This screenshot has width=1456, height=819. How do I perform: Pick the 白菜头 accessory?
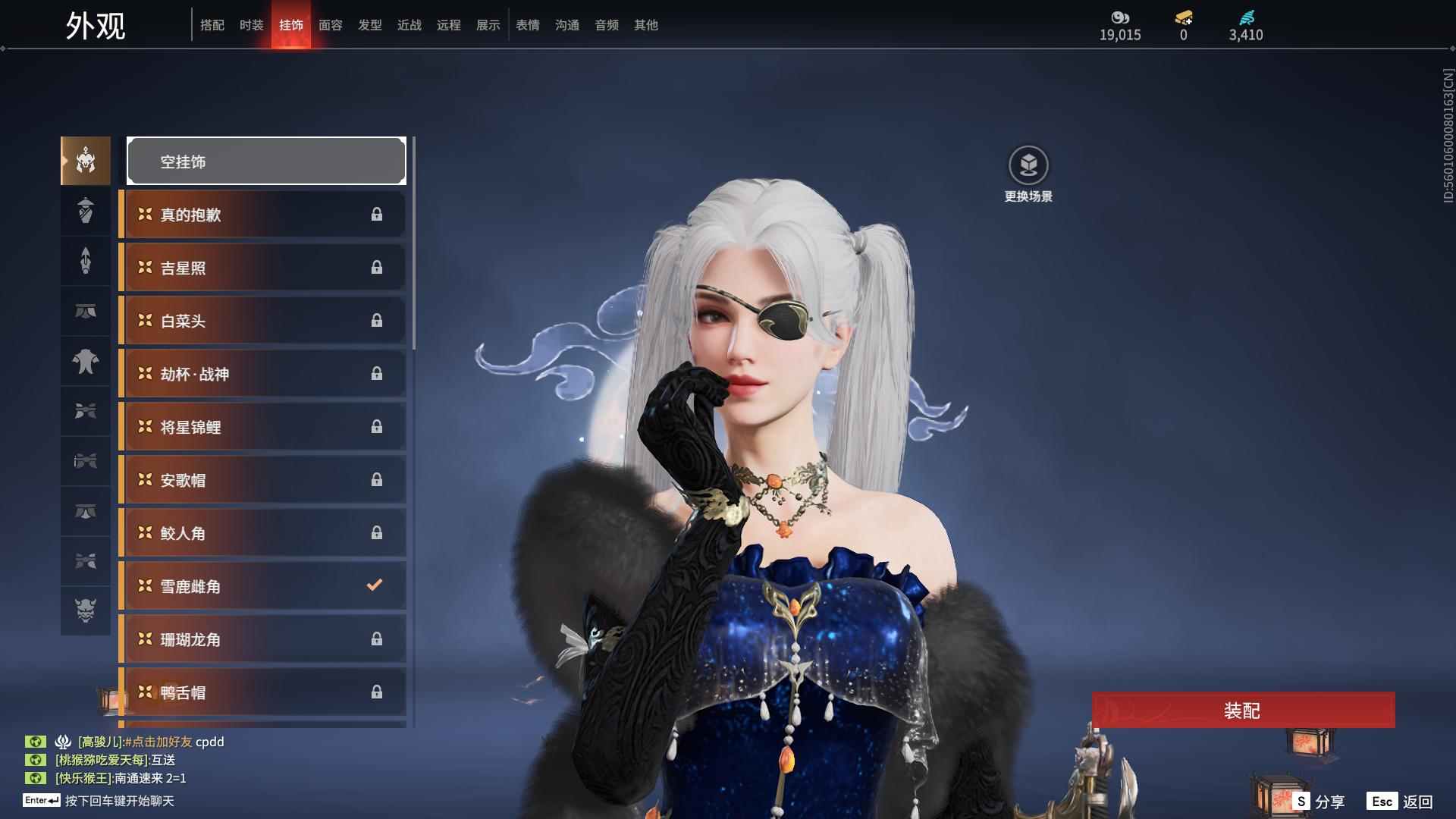pos(262,321)
